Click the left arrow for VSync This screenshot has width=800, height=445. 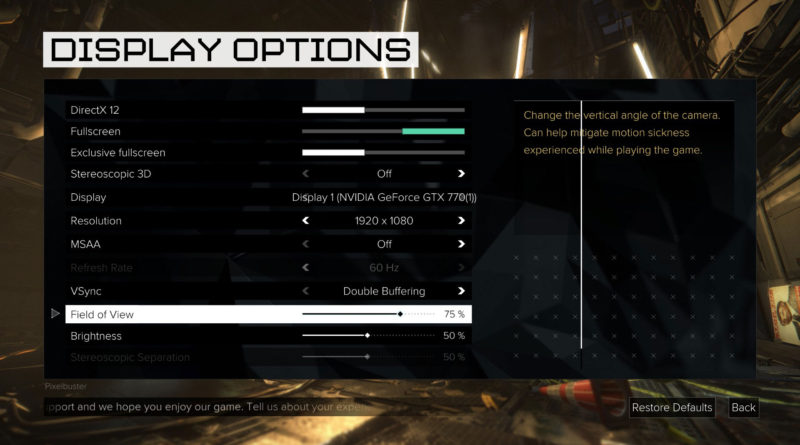click(x=306, y=291)
